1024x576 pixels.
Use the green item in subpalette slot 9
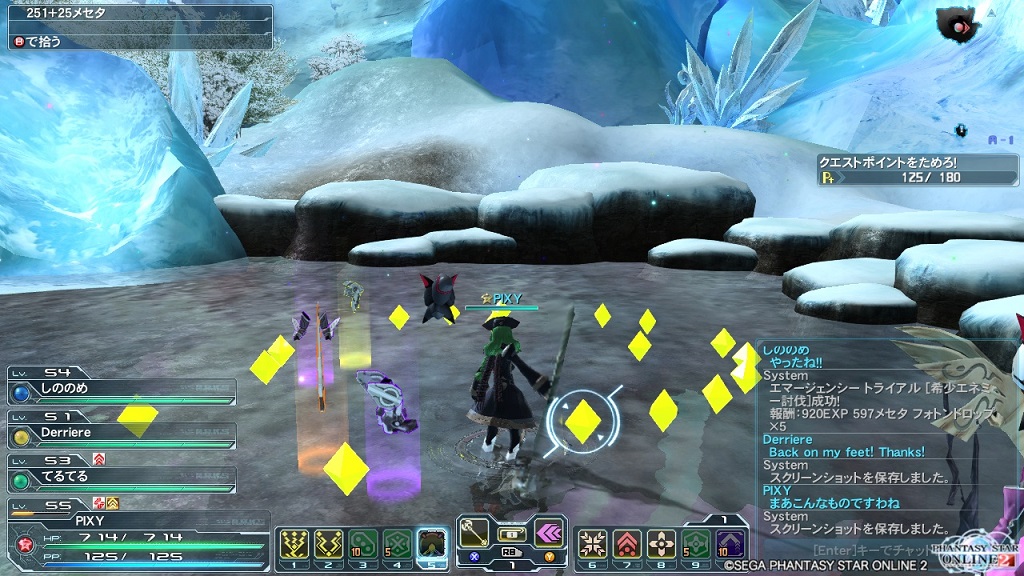tap(696, 543)
